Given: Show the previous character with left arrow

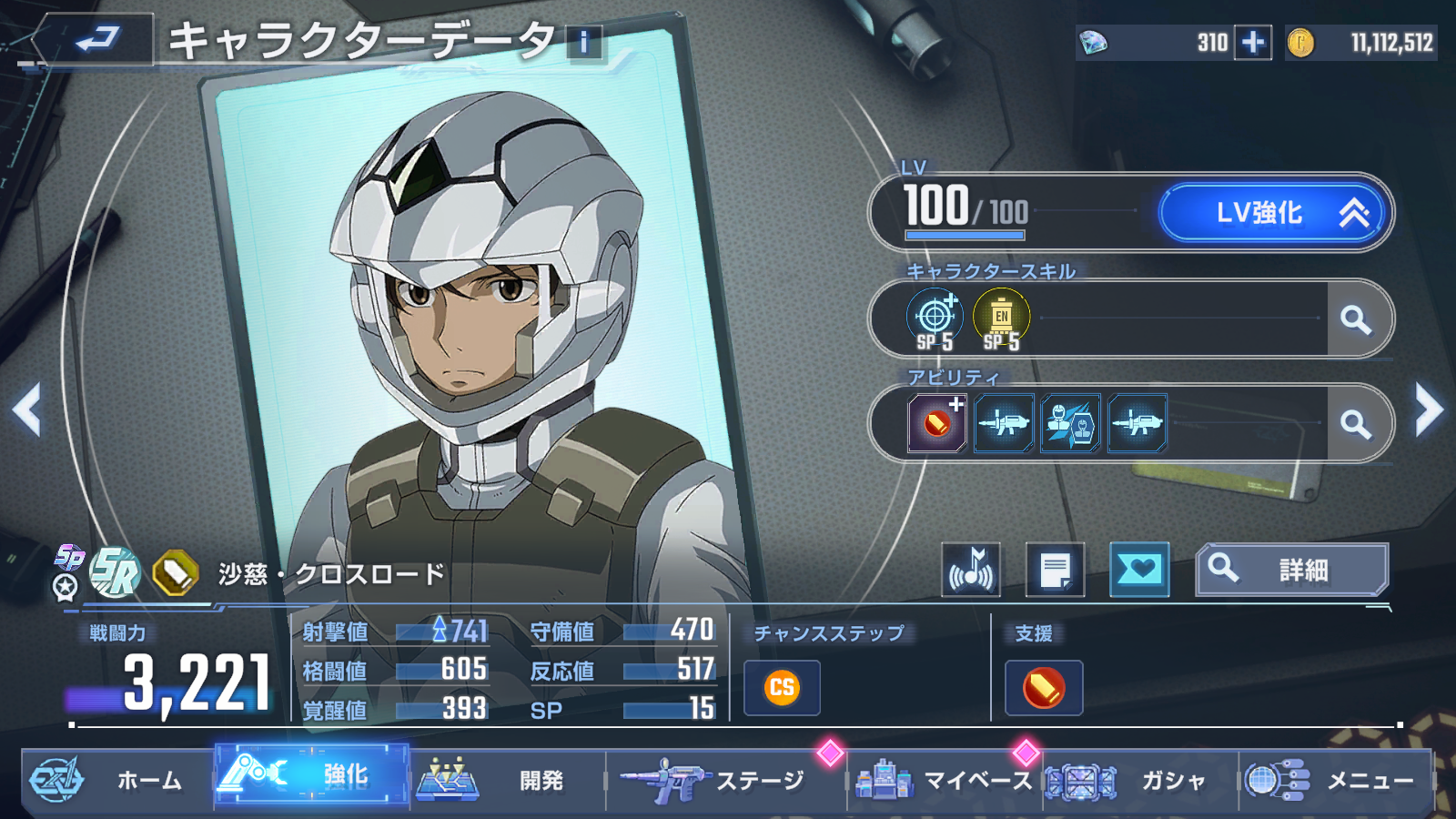Looking at the screenshot, I should point(27,409).
